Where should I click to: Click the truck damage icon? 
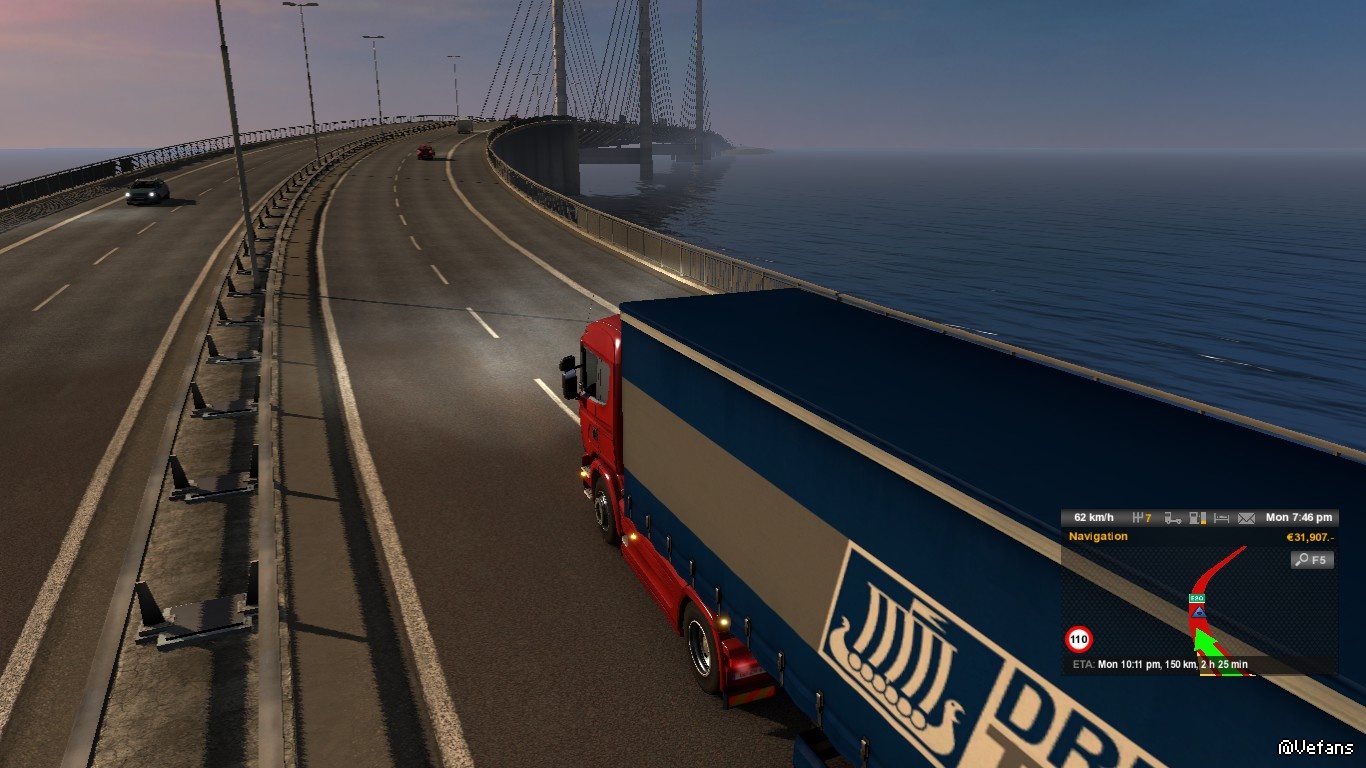pyautogui.click(x=1173, y=518)
